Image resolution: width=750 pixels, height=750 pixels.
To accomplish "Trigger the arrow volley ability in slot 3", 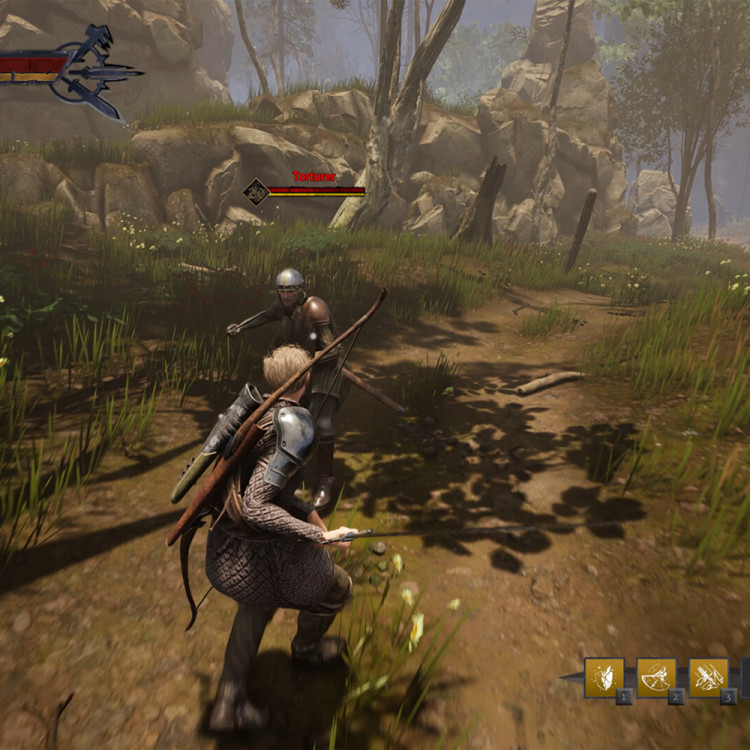I will click(708, 677).
